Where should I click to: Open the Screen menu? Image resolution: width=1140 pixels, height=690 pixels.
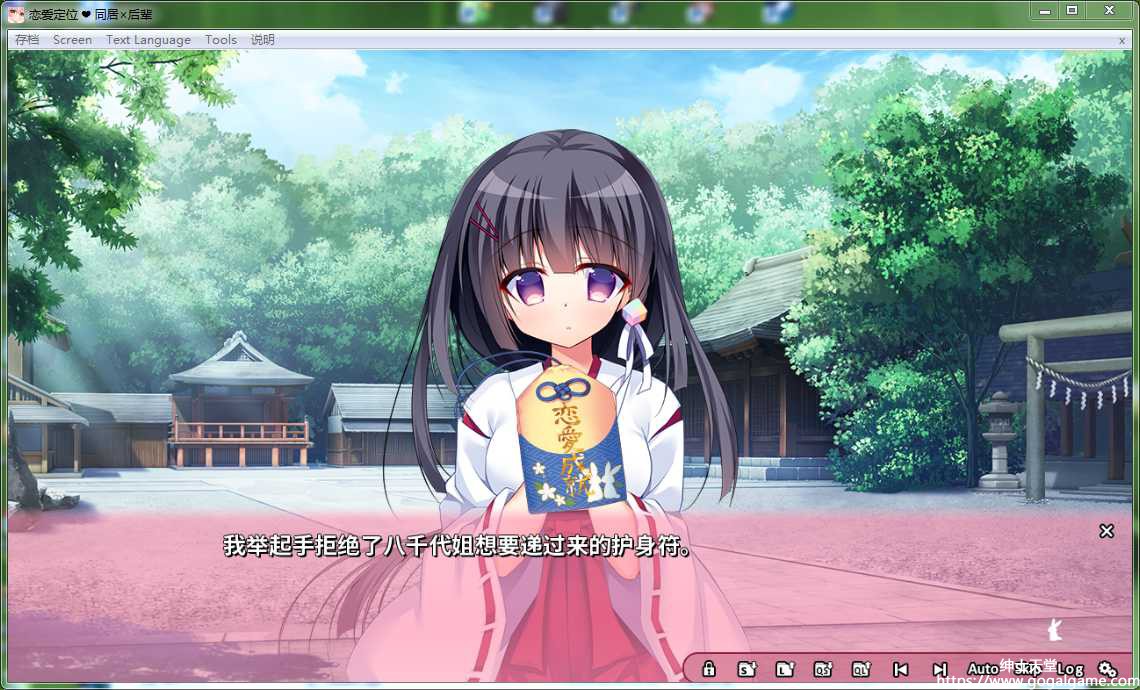pos(72,40)
